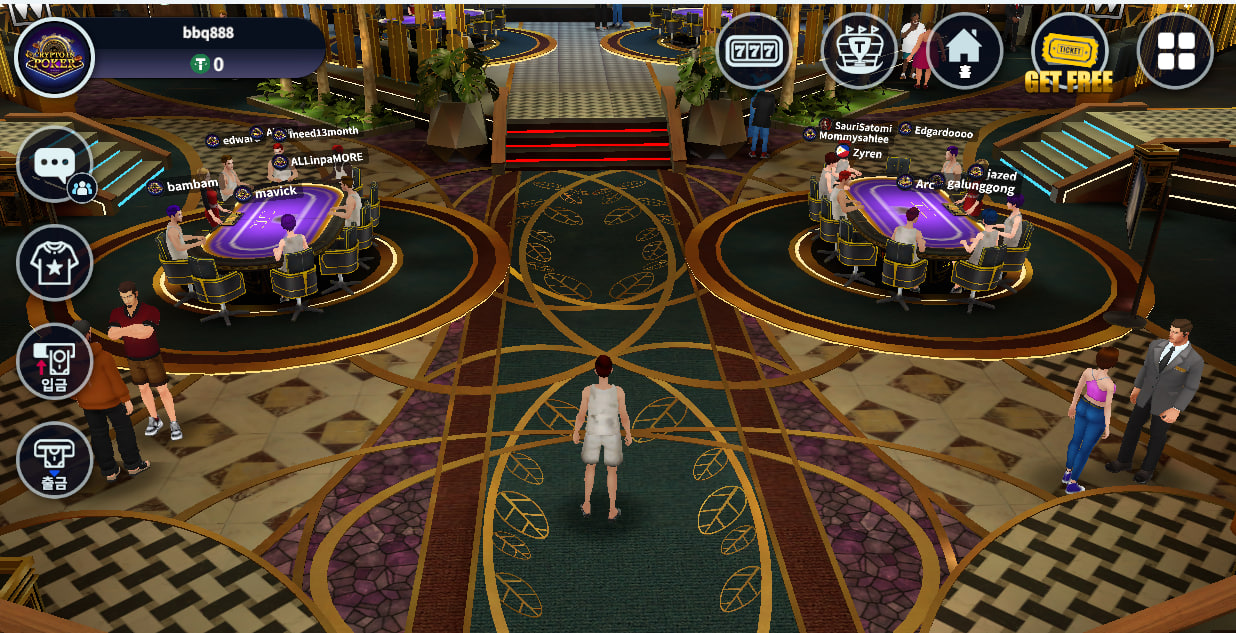Open the four-square grid menu
Image resolution: width=1236 pixels, height=633 pixels.
click(1175, 50)
